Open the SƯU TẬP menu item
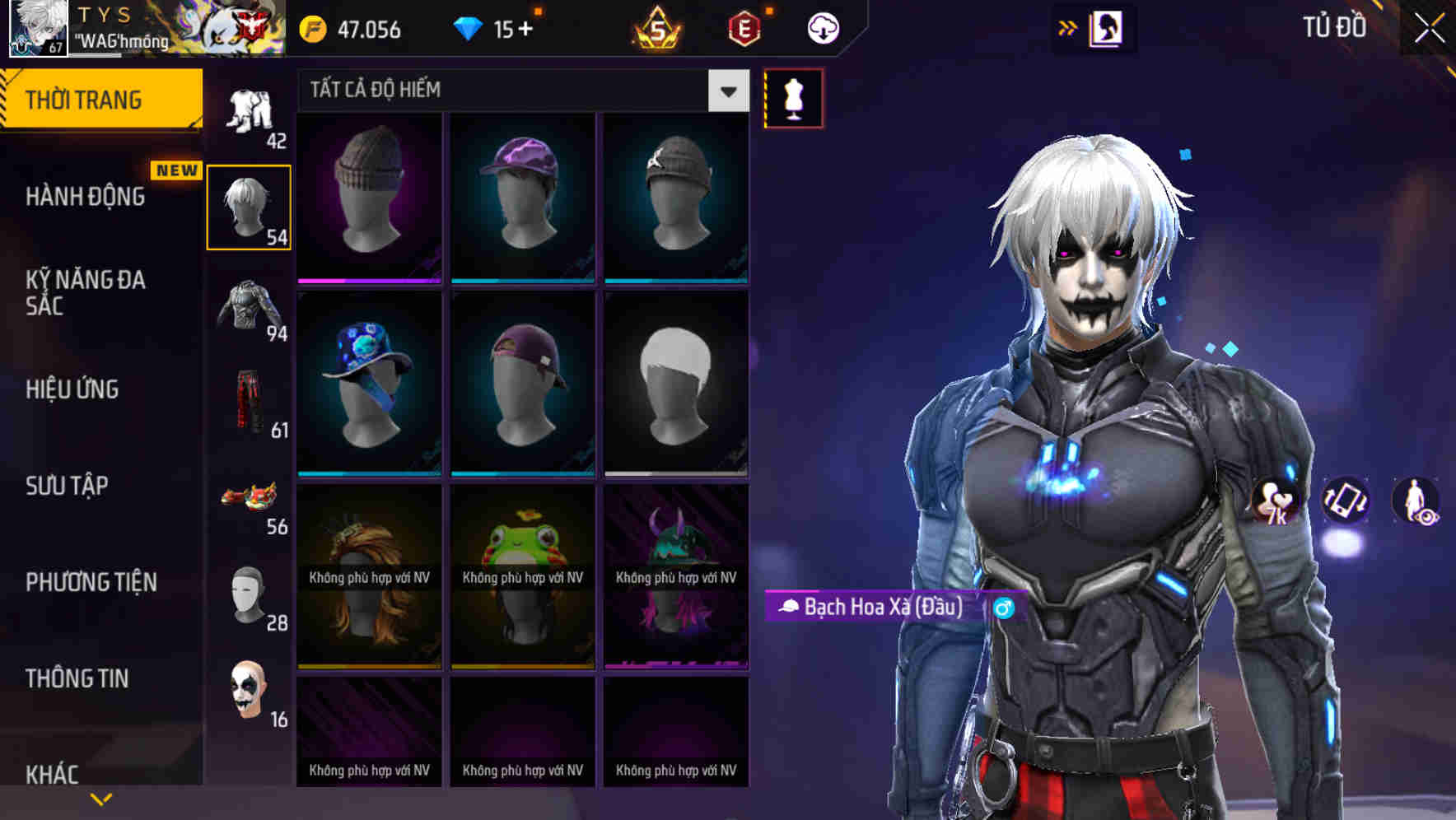 tap(66, 487)
